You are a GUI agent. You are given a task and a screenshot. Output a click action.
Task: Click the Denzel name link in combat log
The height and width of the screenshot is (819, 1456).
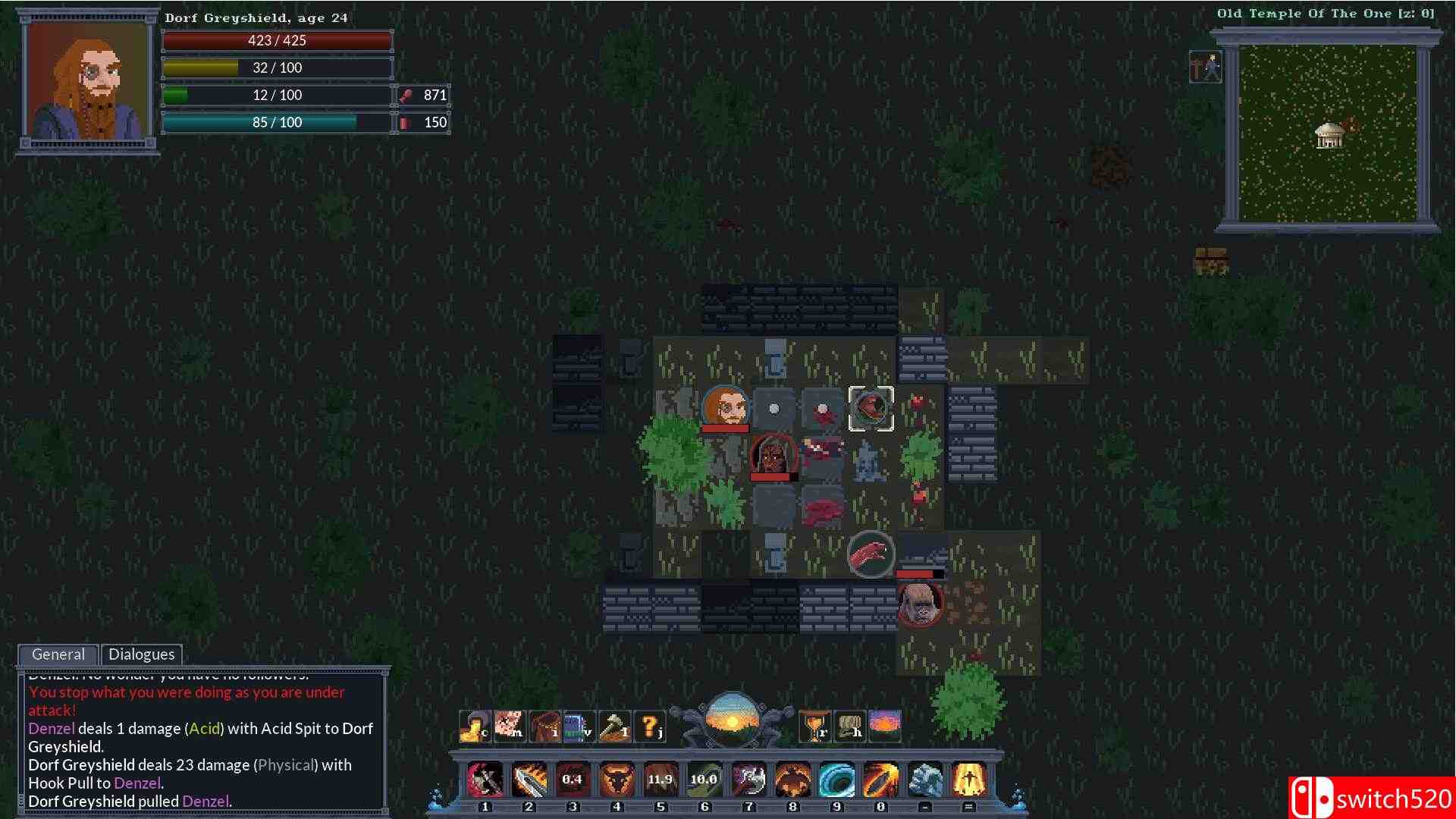(x=50, y=728)
